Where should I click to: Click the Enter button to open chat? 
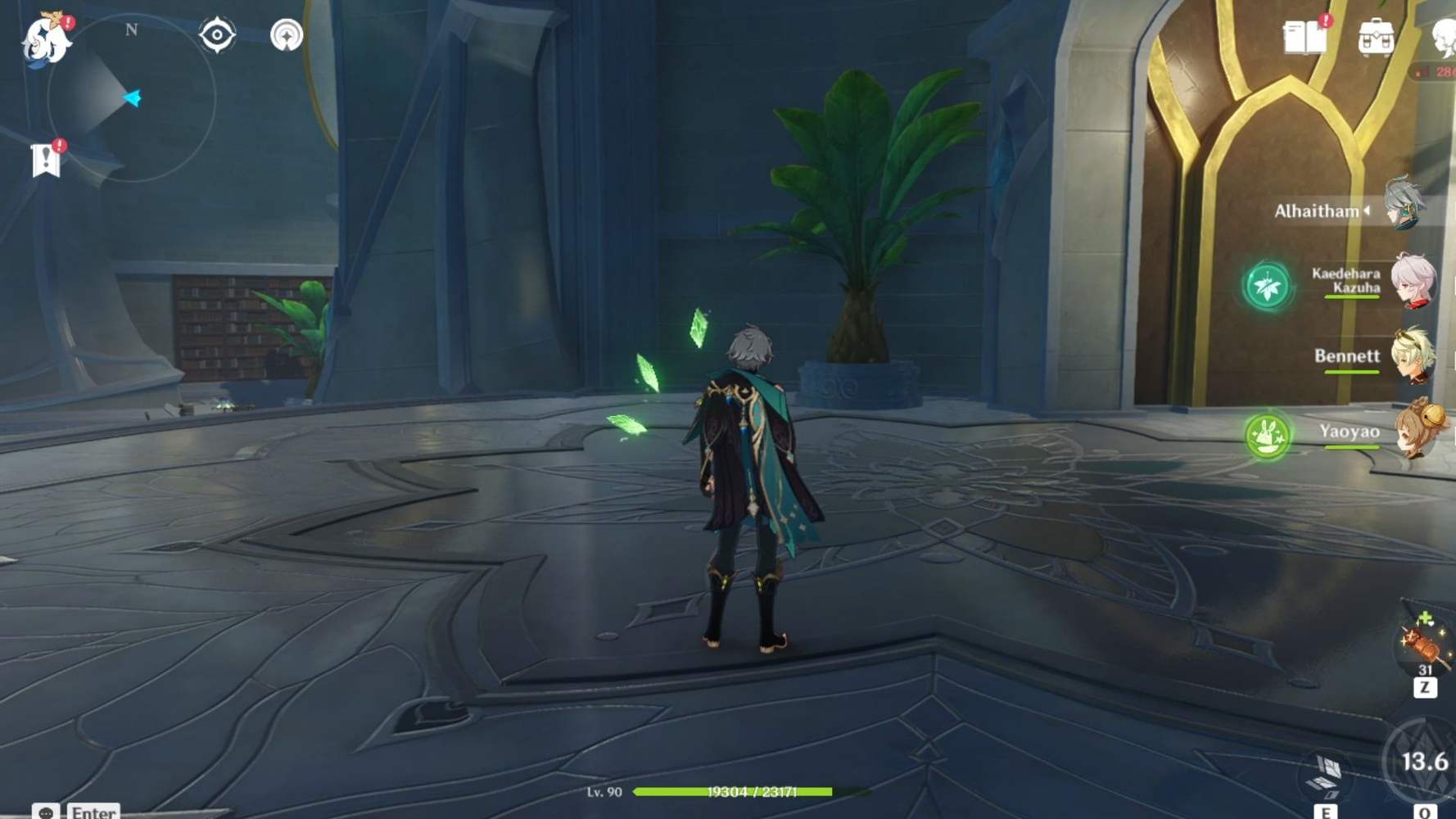(x=92, y=811)
